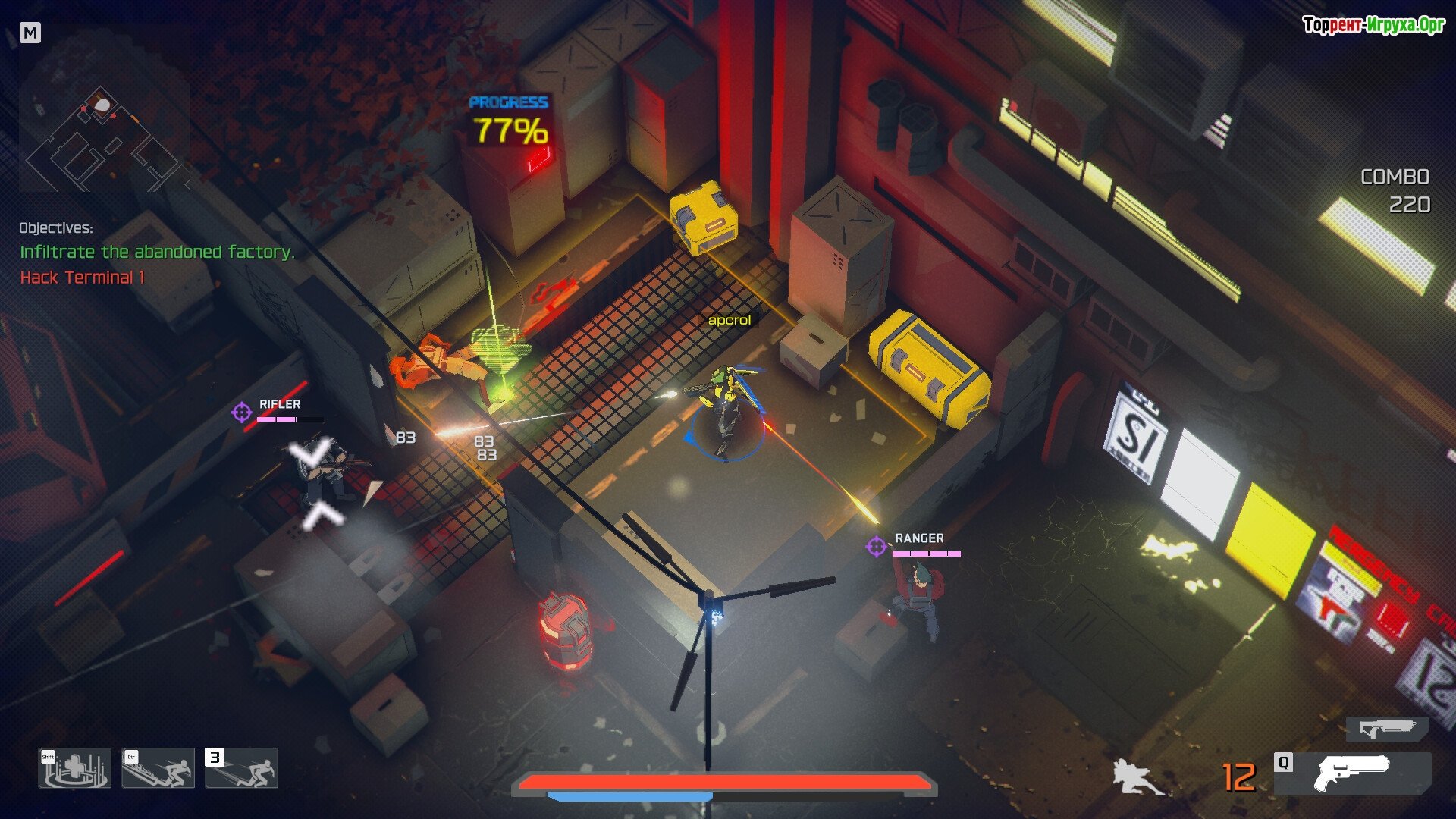Select the Hack Terminal 1 objective

tap(82, 278)
